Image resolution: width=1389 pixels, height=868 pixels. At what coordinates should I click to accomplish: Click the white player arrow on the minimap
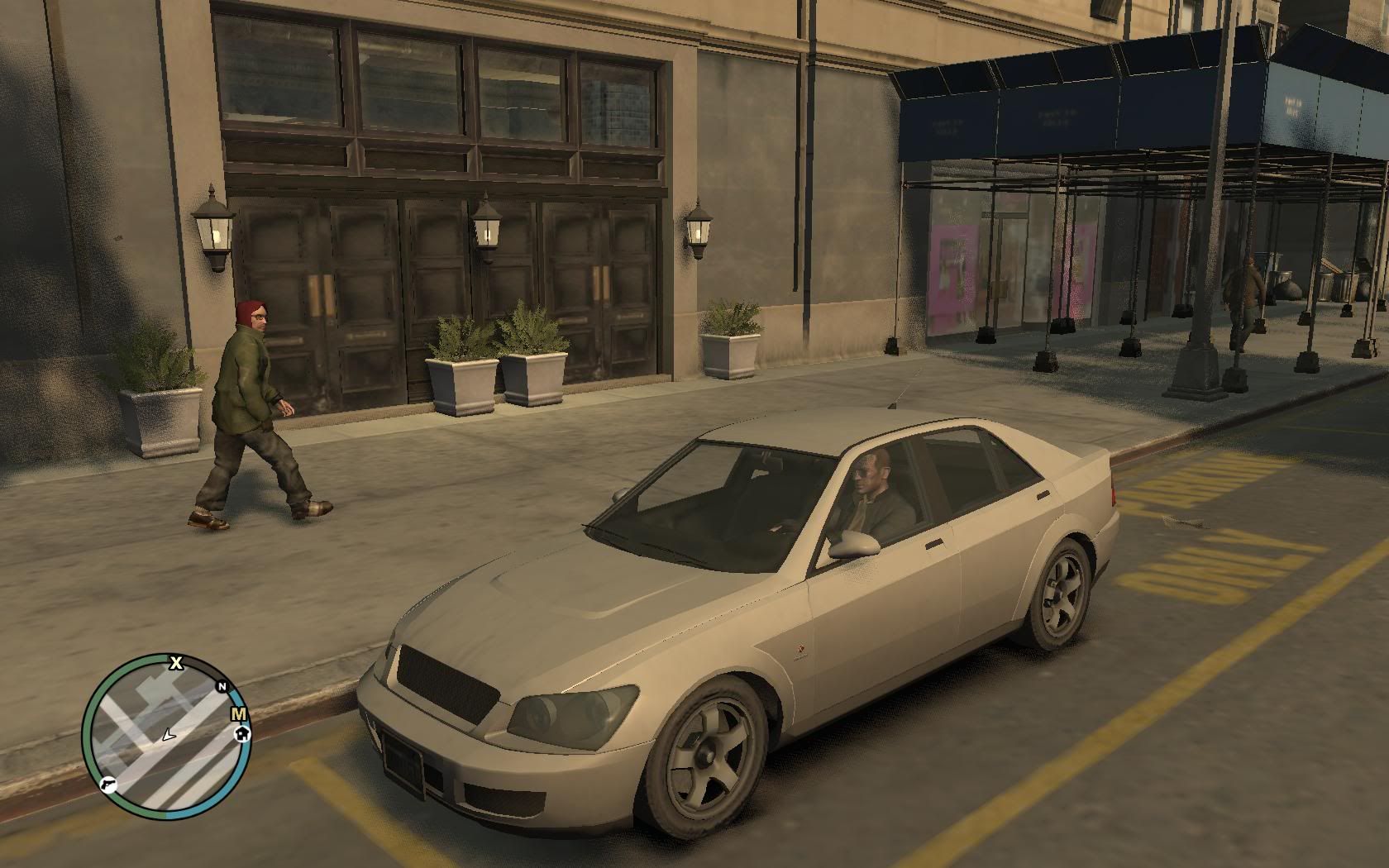pos(169,734)
